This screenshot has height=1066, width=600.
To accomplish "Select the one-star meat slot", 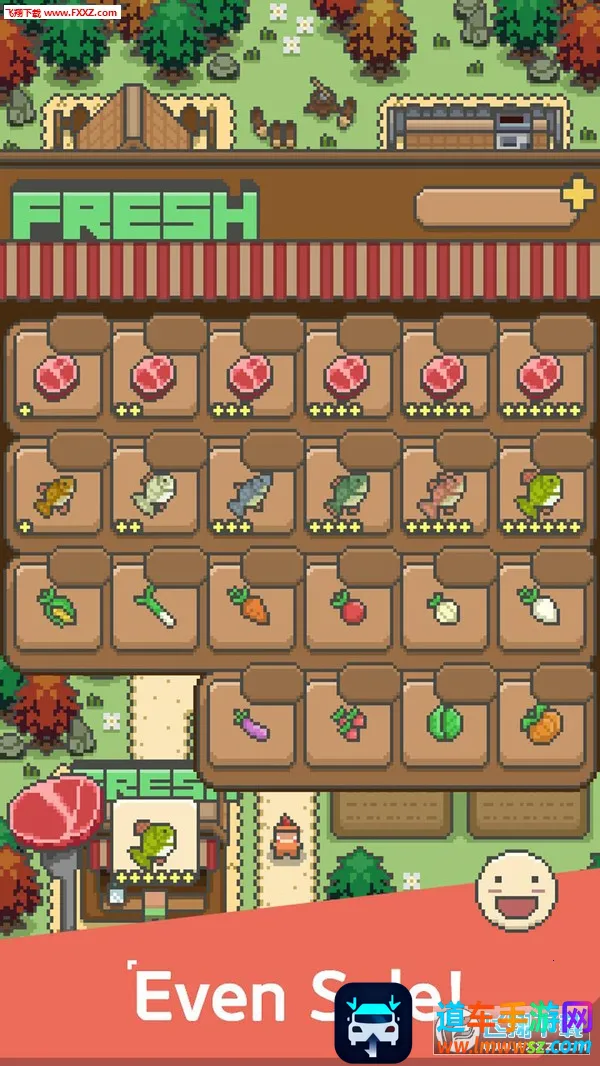I will [x=59, y=375].
